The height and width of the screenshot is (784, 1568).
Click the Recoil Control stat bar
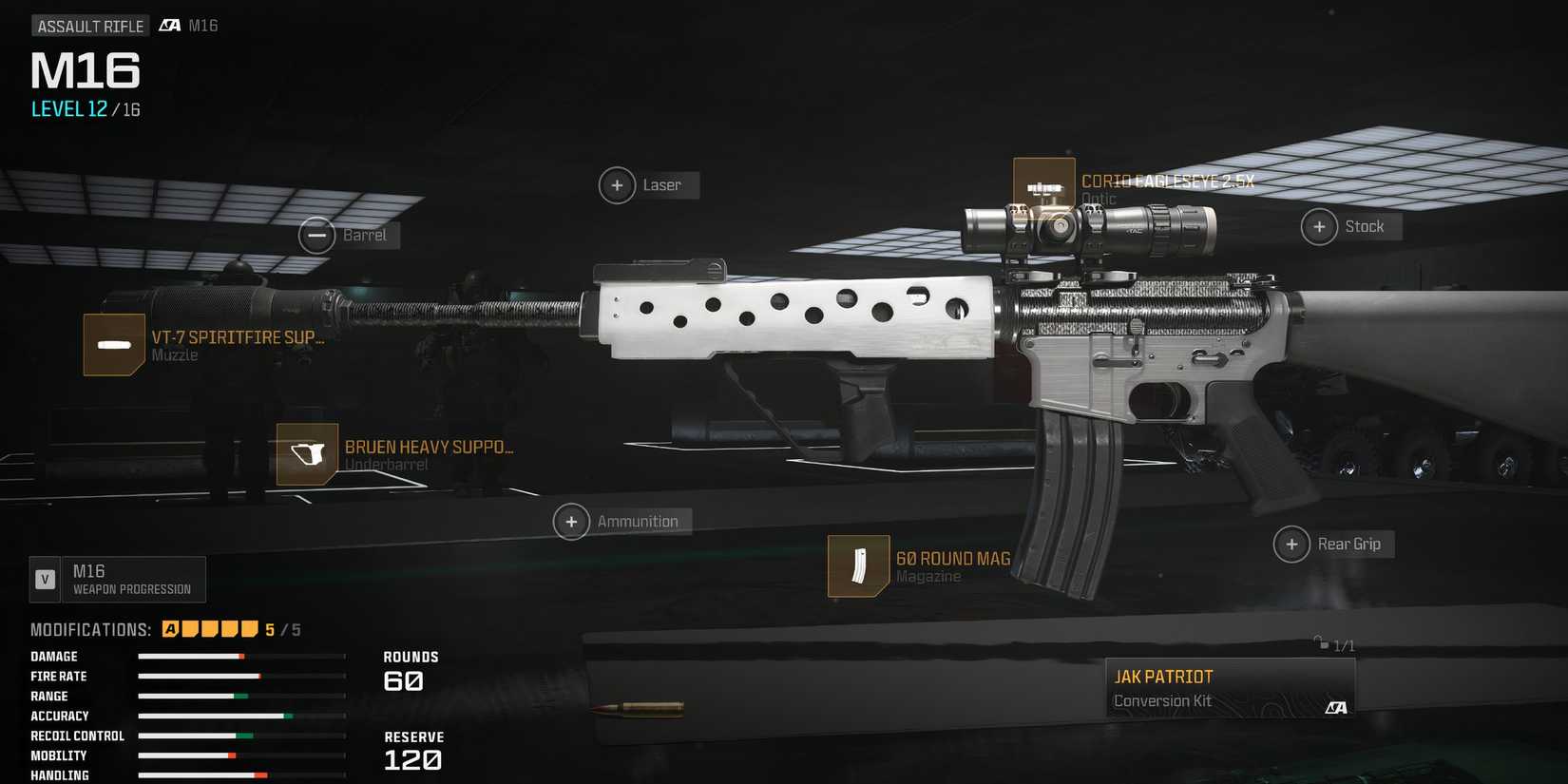pyautogui.click(x=242, y=736)
